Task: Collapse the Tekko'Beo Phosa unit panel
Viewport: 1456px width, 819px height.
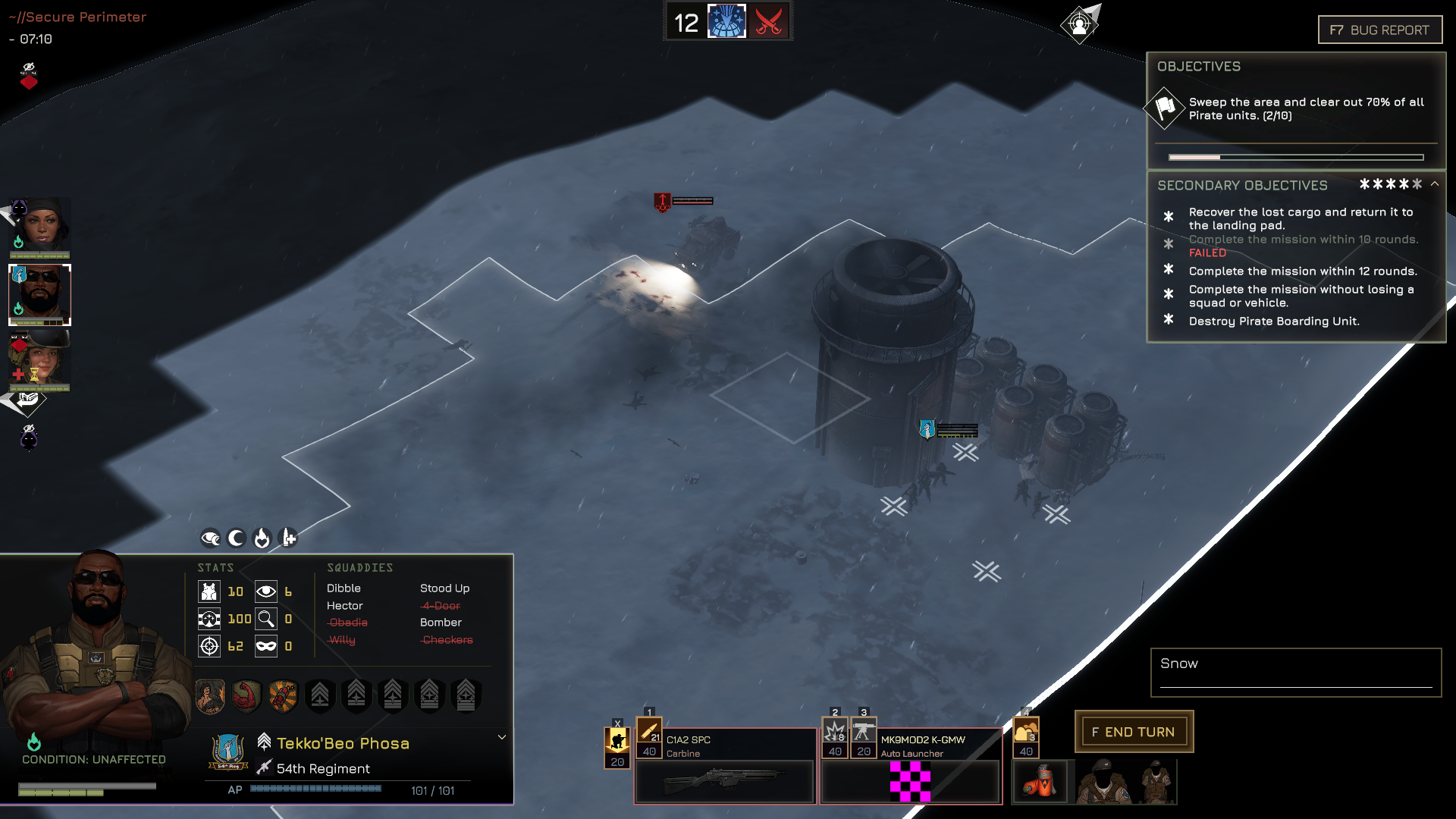Action: pyautogui.click(x=501, y=737)
